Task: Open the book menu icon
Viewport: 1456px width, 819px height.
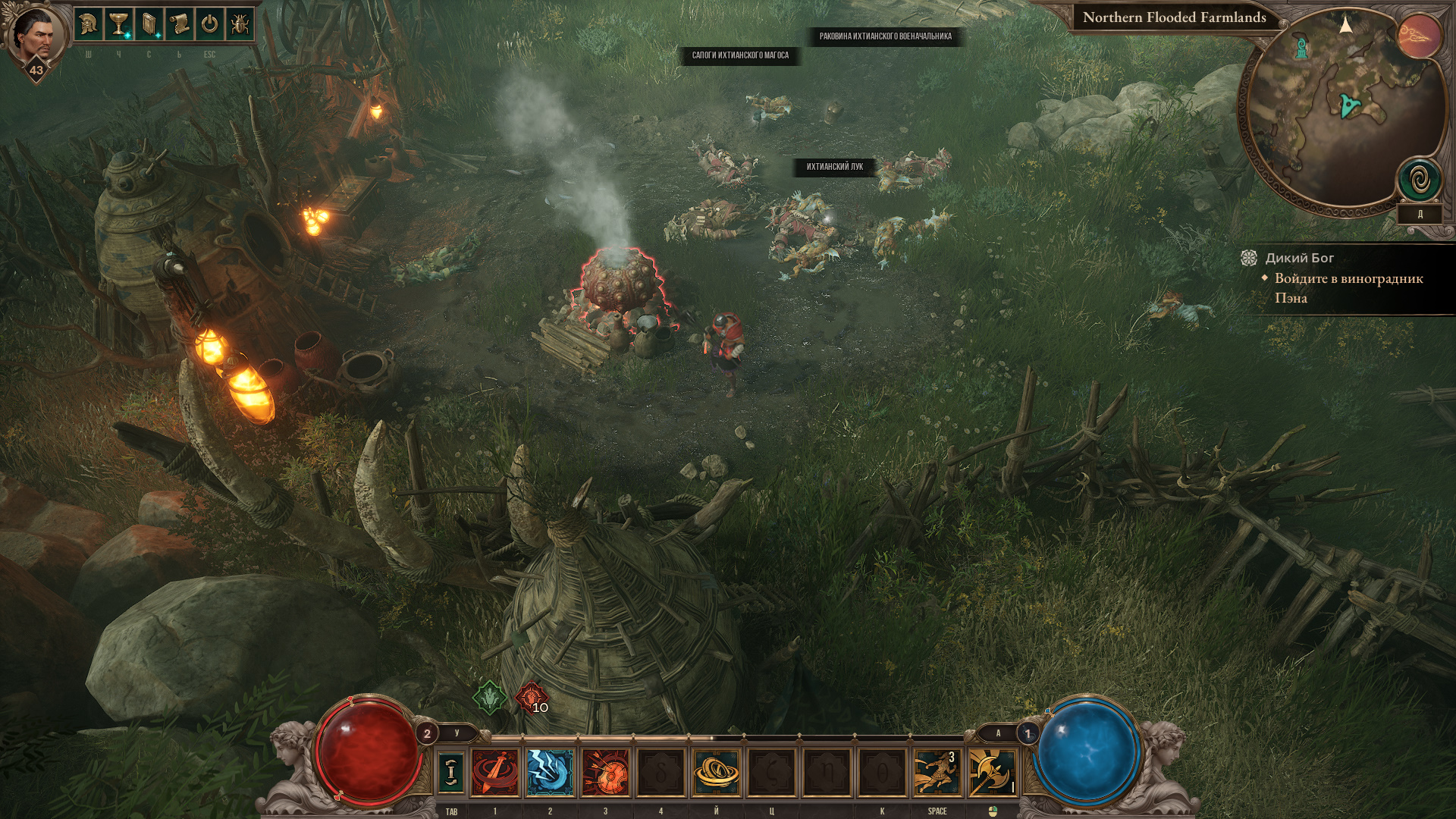Action: pos(149,24)
